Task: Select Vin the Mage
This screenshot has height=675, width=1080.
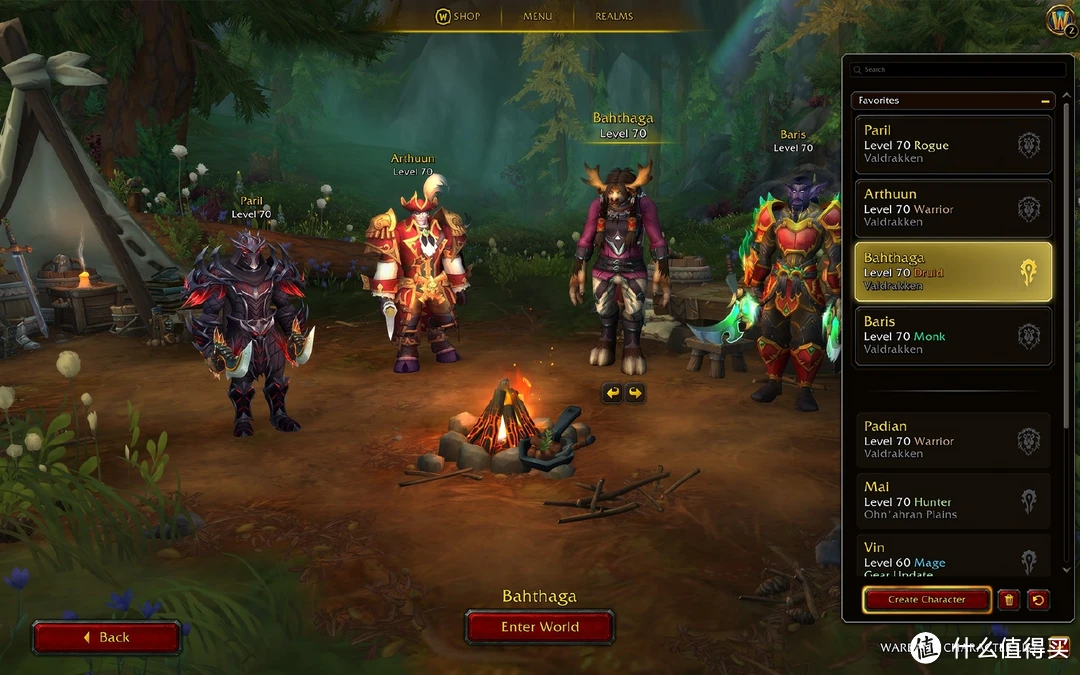Action: tap(953, 558)
